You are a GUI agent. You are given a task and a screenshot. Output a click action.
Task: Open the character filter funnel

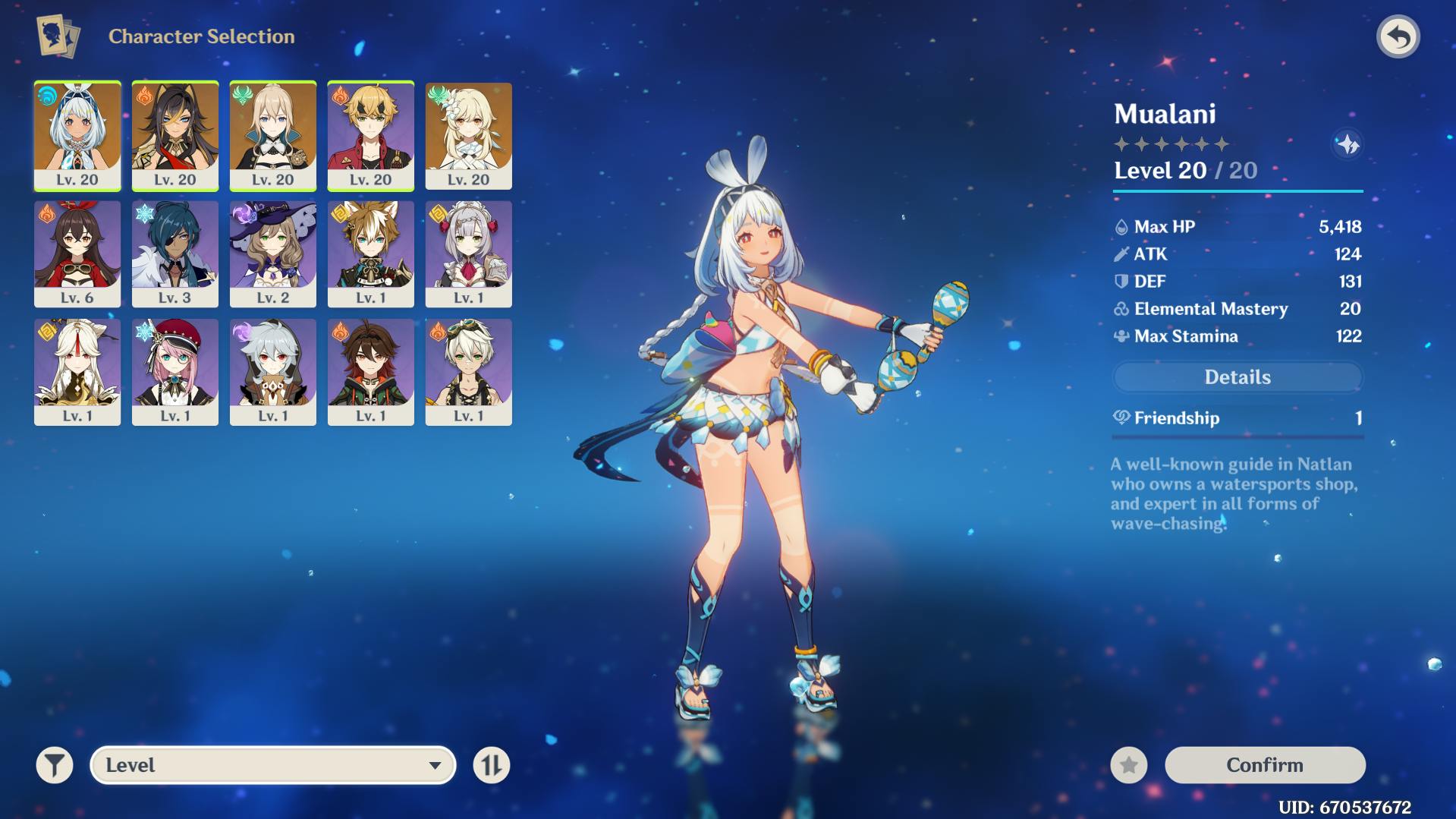click(x=55, y=765)
